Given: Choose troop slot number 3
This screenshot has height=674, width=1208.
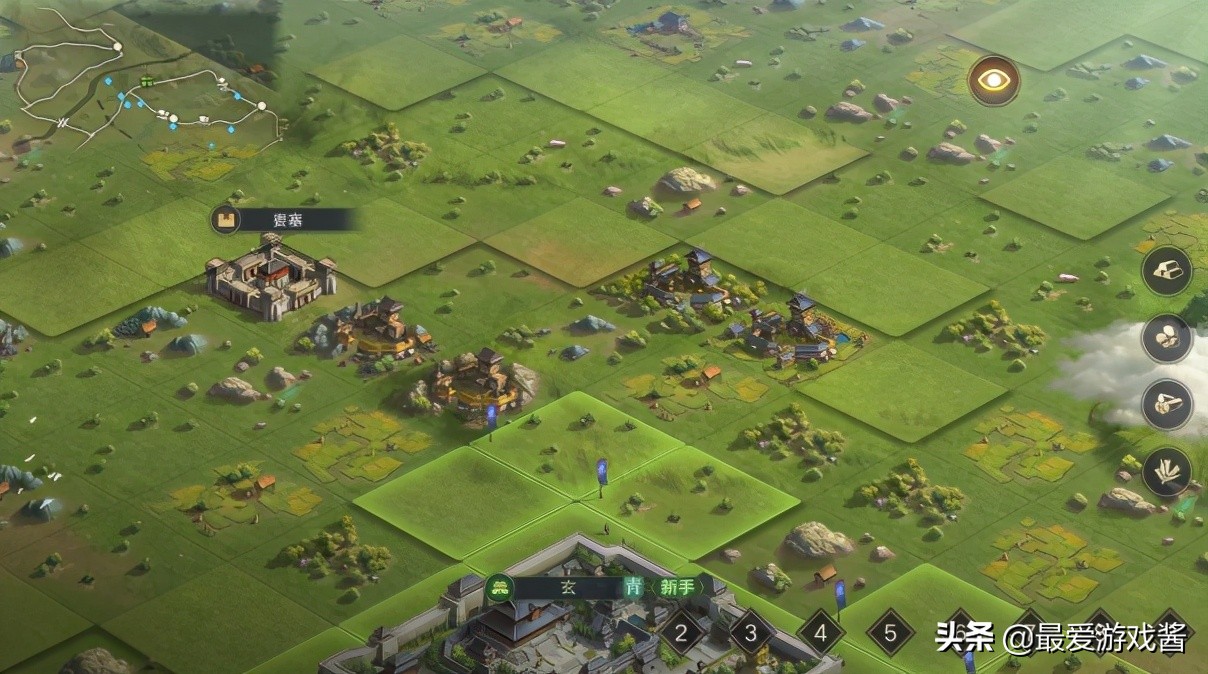Looking at the screenshot, I should pos(752,632).
